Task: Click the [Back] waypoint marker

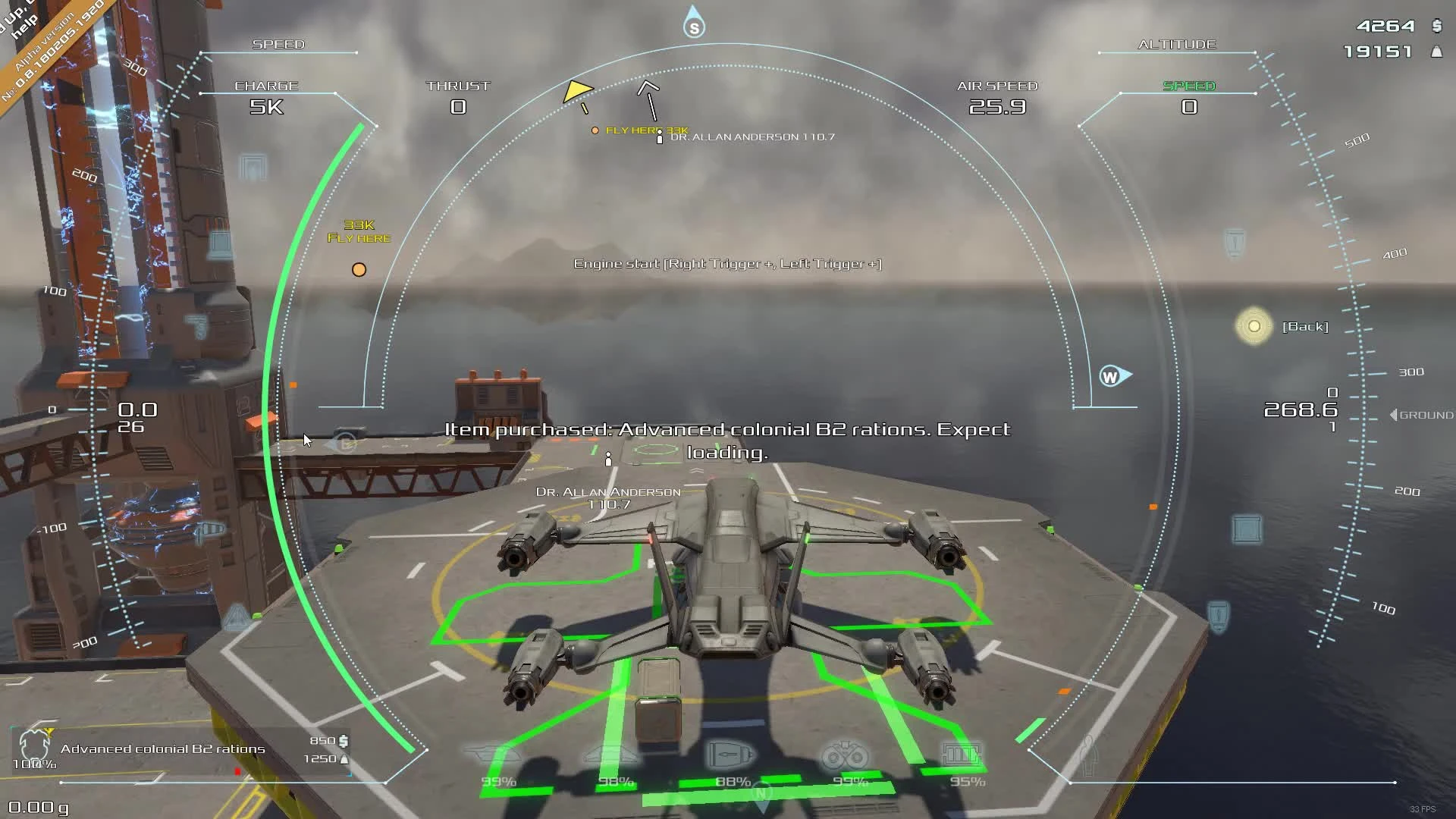Action: pos(1254,326)
